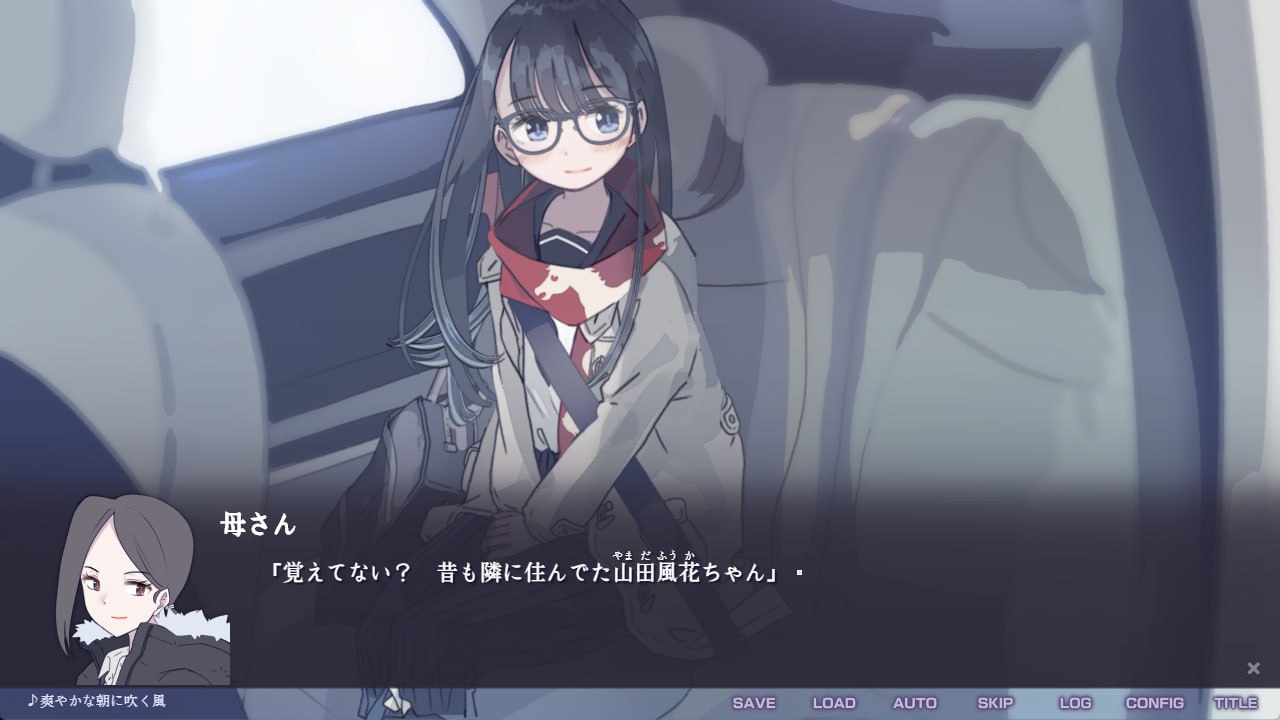Click the SAVE entry on the system bar
Screen dimensions: 1280x720
pos(756,703)
